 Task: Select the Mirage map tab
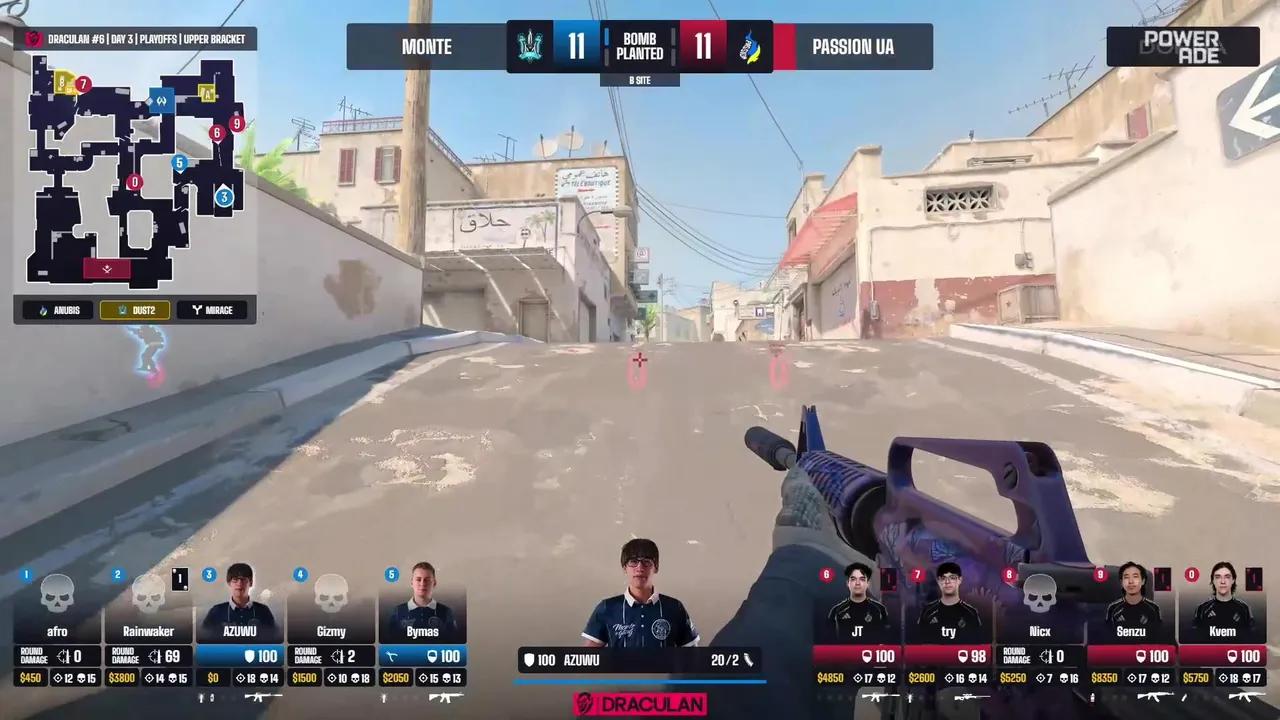[212, 310]
